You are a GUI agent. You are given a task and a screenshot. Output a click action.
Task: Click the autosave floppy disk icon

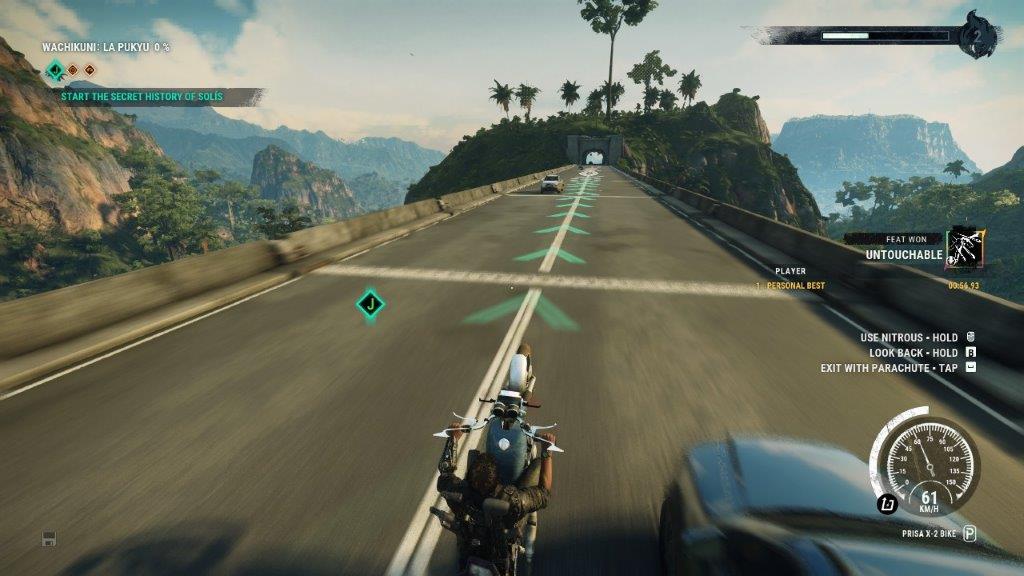pos(48,539)
